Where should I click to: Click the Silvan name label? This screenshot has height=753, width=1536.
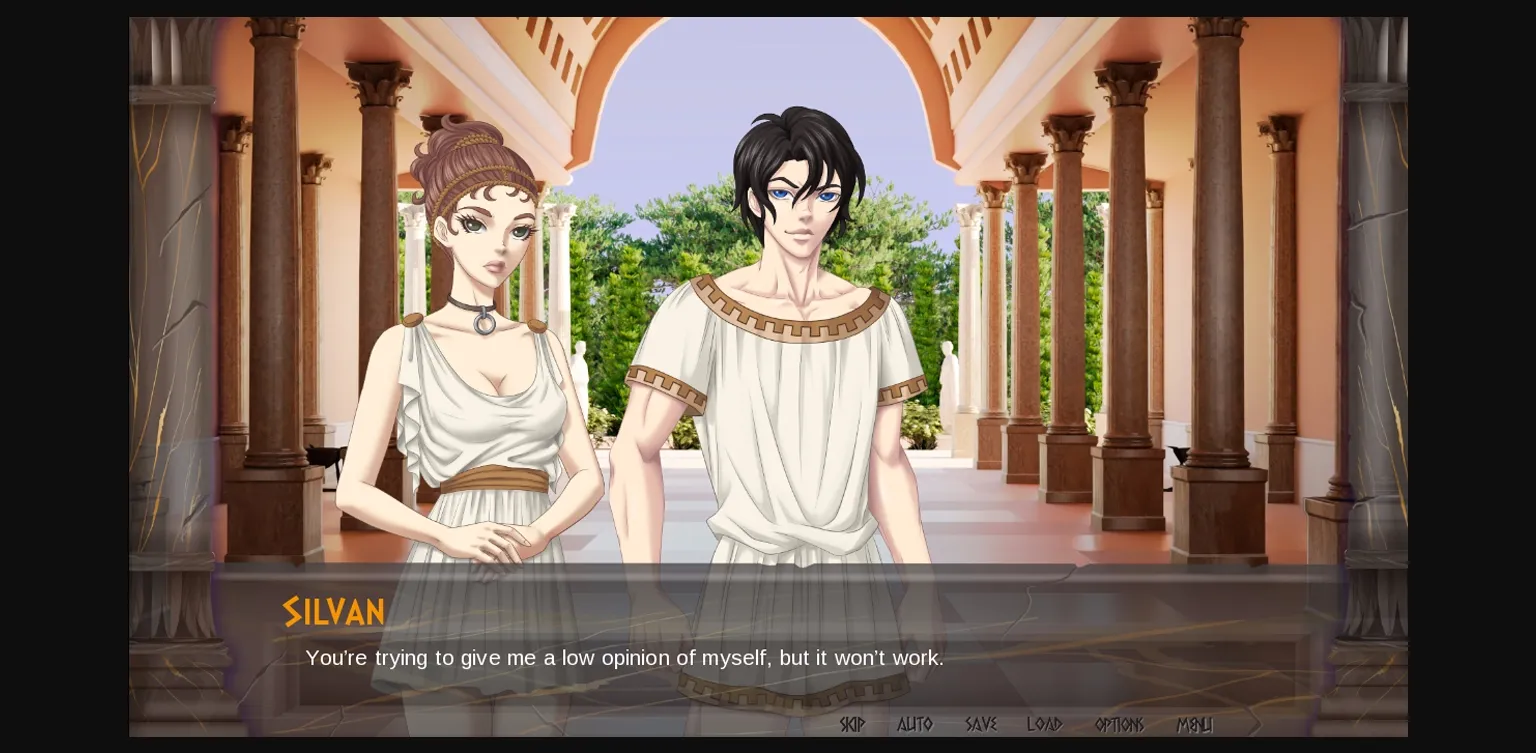click(334, 611)
